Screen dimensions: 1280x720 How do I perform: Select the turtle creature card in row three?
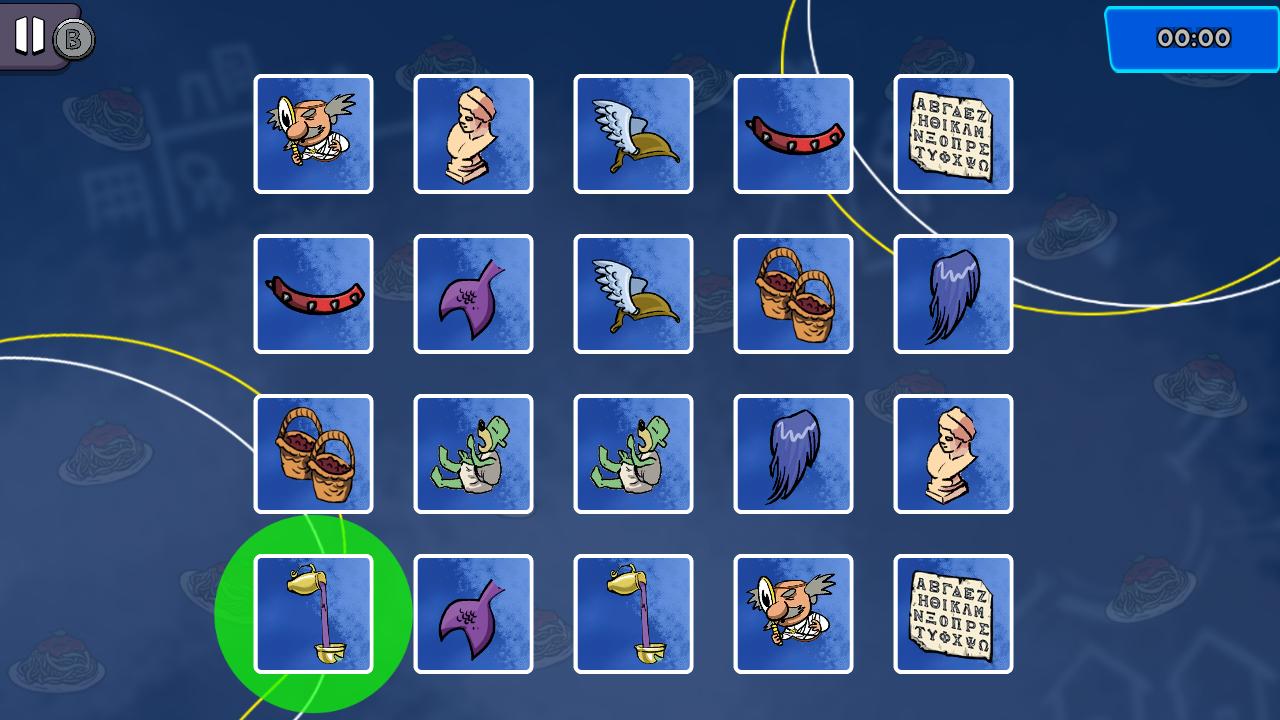tap(473, 453)
